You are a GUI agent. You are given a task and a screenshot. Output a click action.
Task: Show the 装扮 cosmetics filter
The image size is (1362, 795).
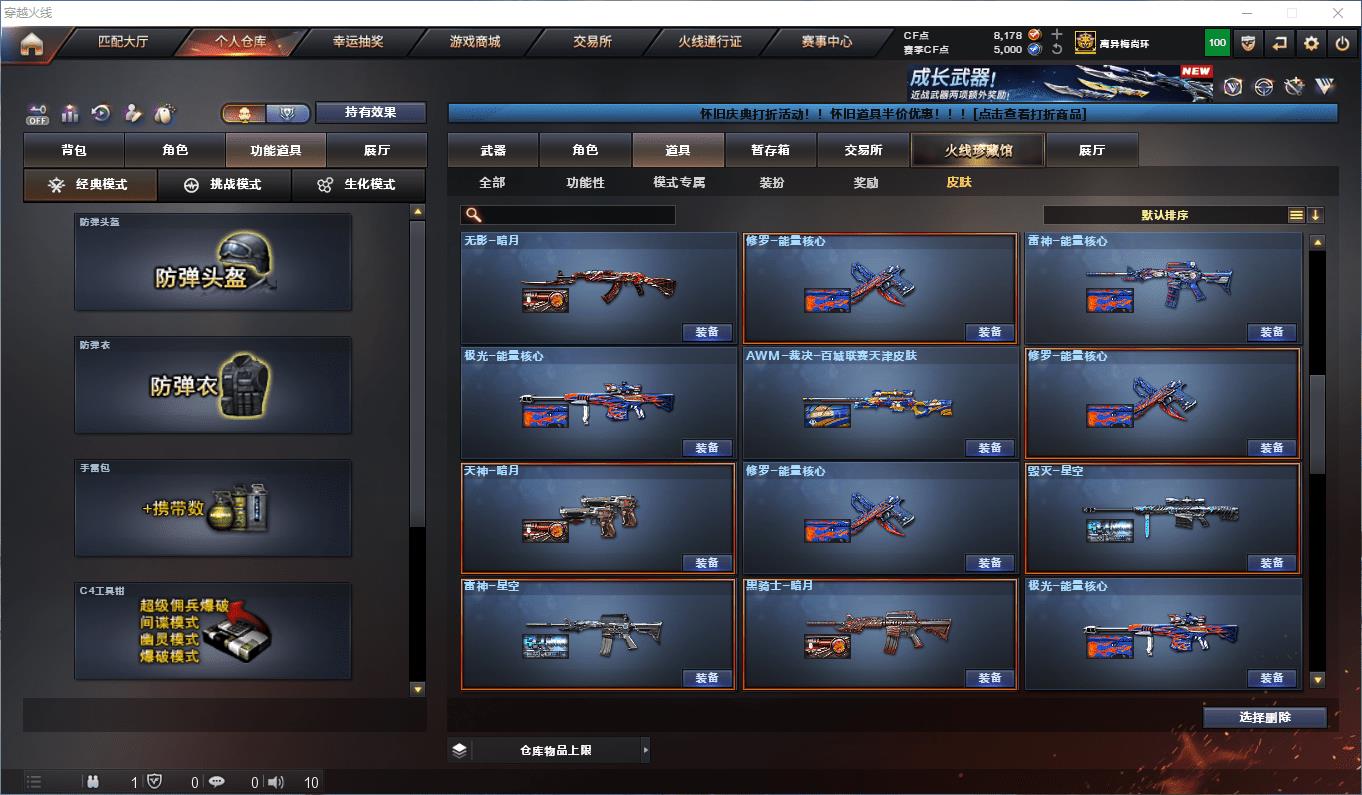[x=772, y=183]
